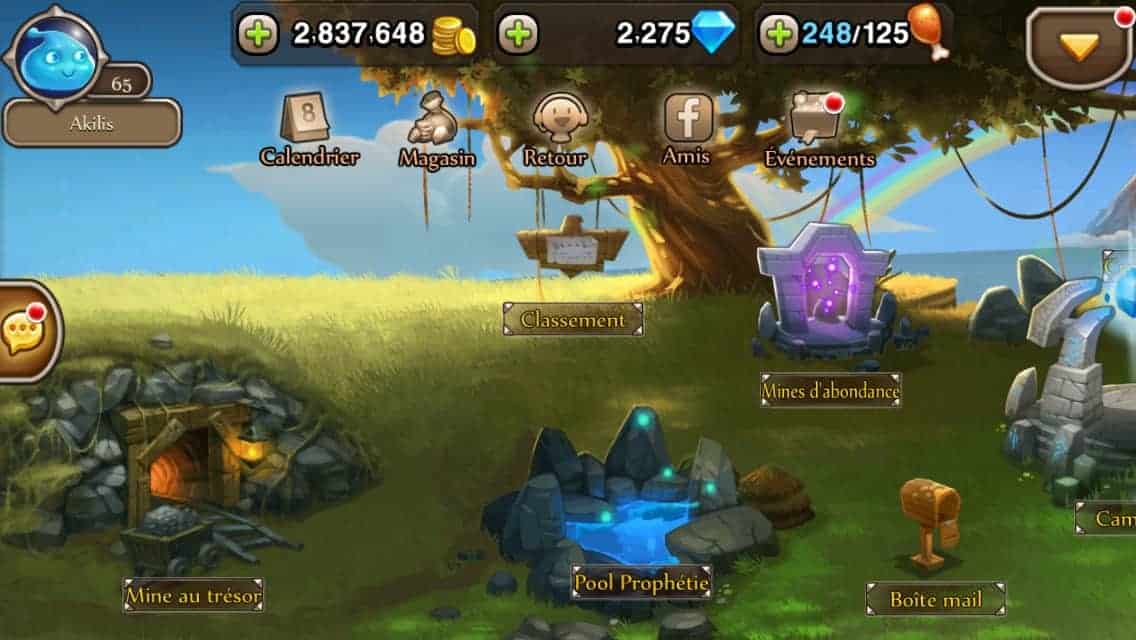Visit the Magasin shop
This screenshot has height=640, width=1136.
click(x=437, y=130)
